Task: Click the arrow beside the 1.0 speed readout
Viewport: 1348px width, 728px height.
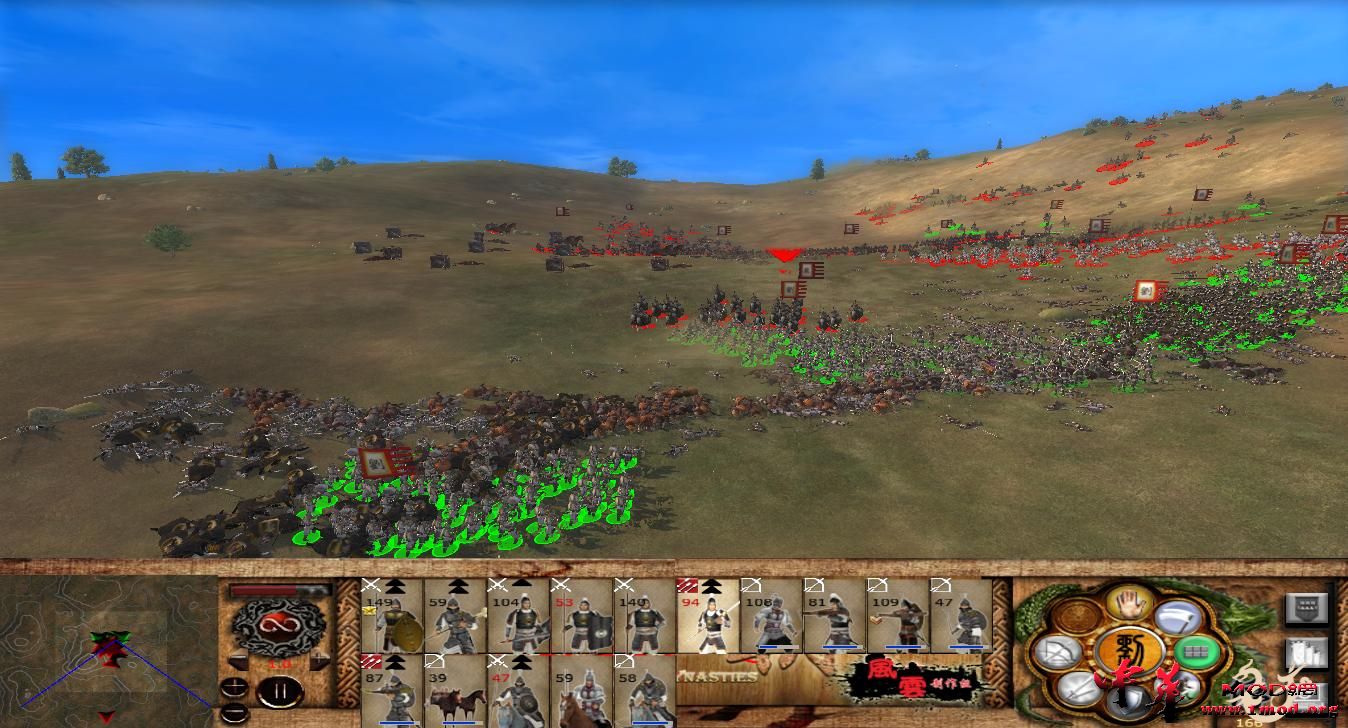Action: [x=237, y=660]
